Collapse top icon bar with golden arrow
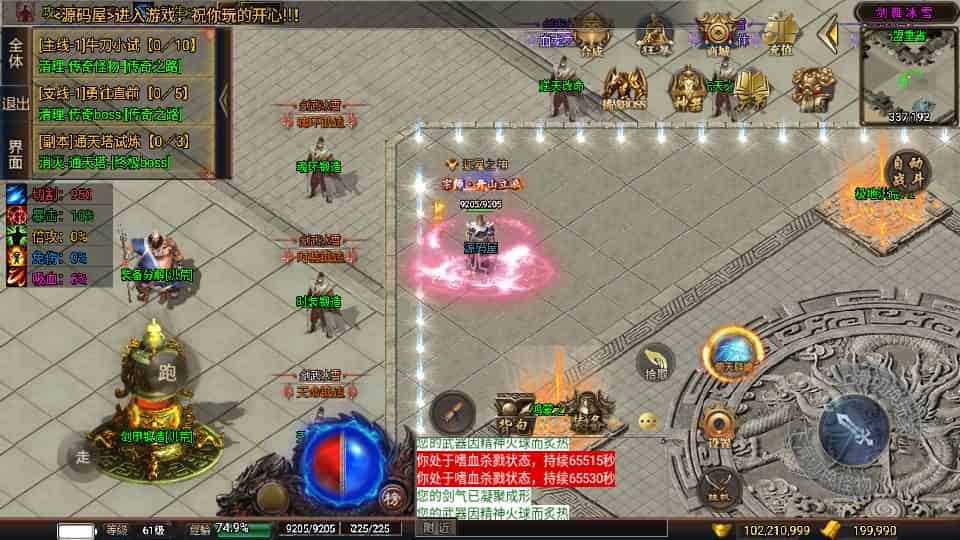The width and height of the screenshot is (960, 540). click(x=828, y=35)
